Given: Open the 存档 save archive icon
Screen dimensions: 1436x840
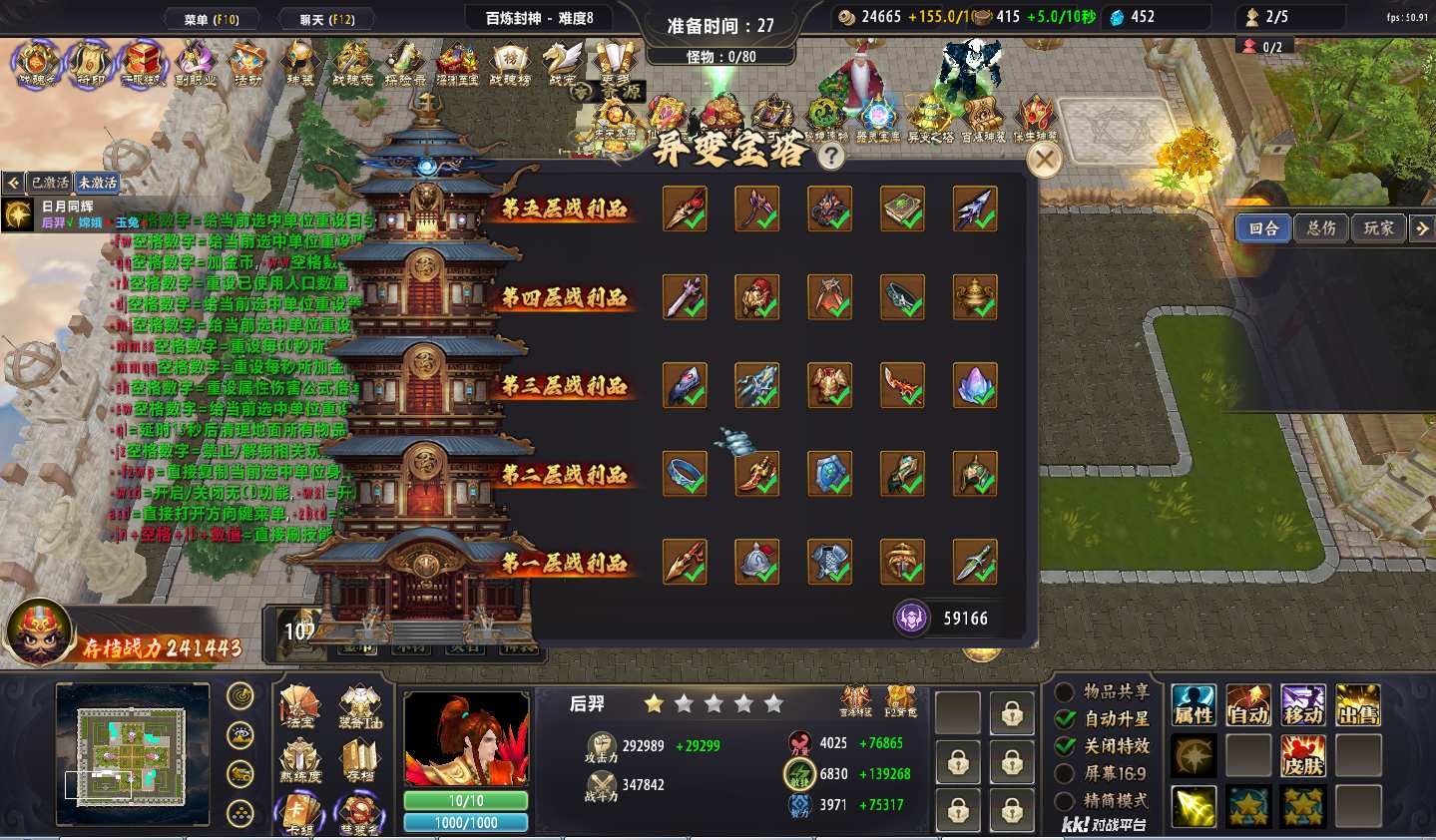Looking at the screenshot, I should pos(359,760).
